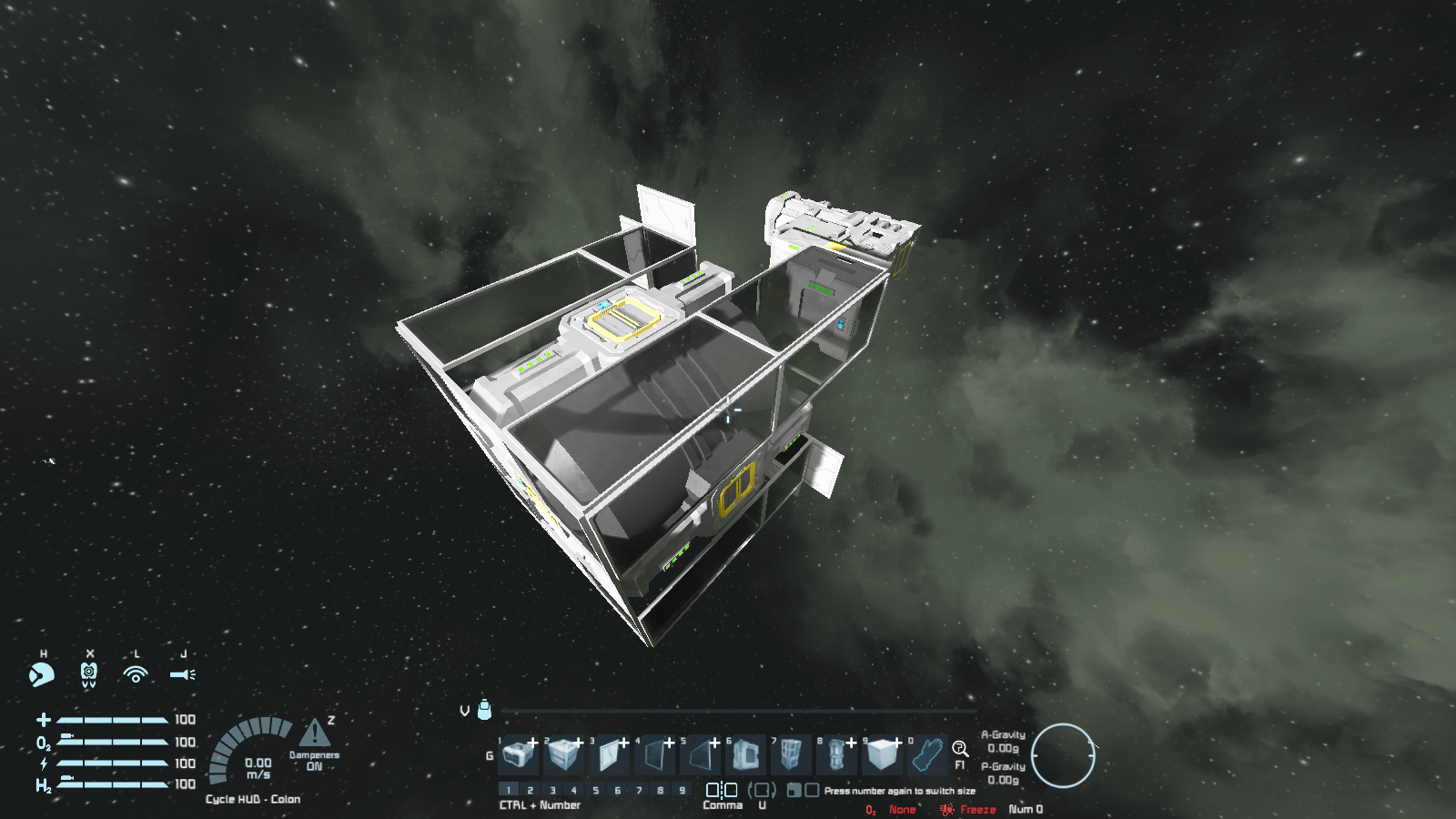This screenshot has height=819, width=1456.
Task: Open the help magnifier icon beside the toolbar
Action: point(960,749)
